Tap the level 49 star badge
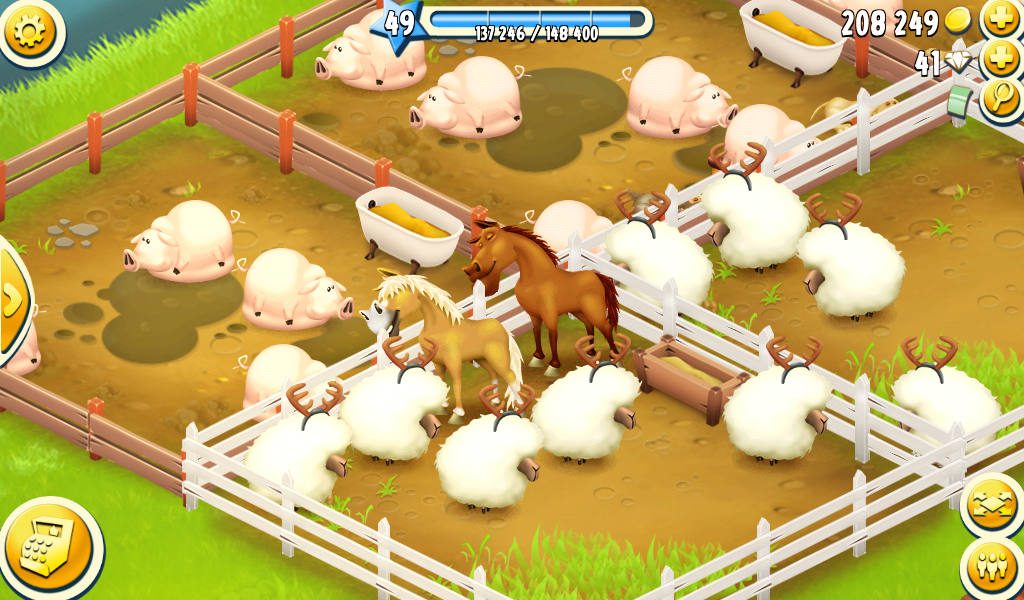Screen dimensions: 1024x600 398,22
